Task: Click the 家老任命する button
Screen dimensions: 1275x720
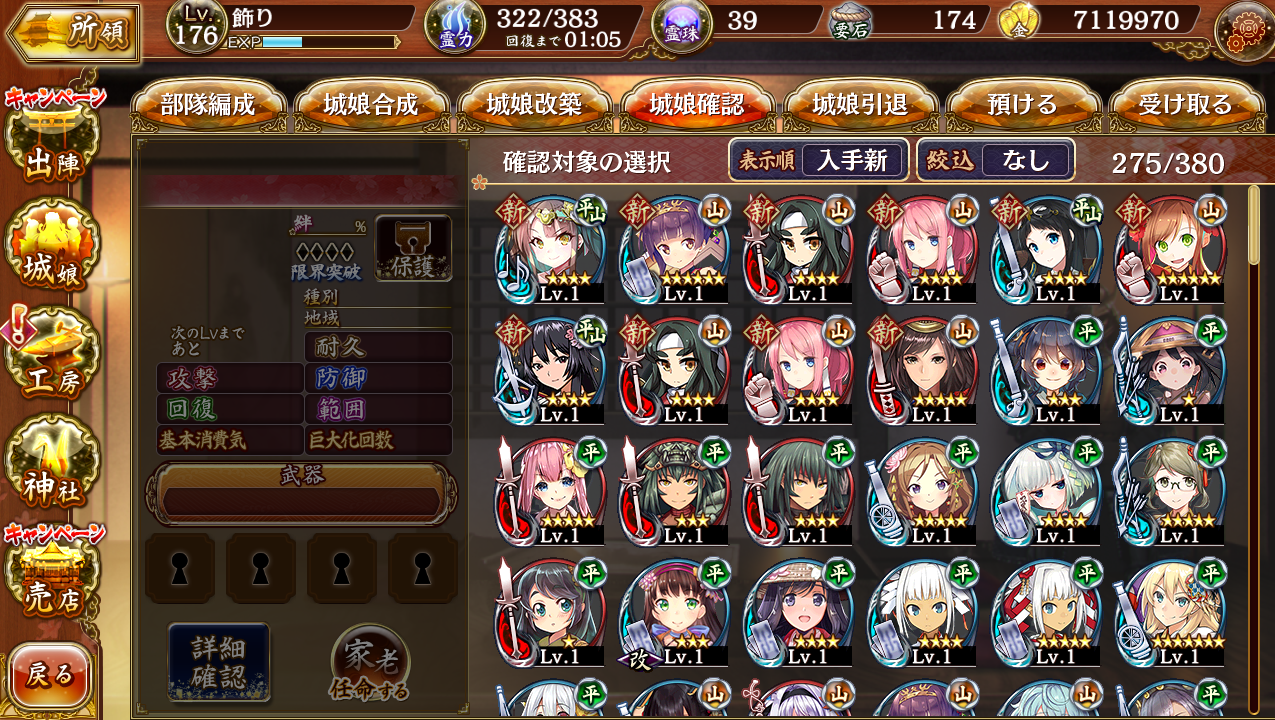Action: point(369,663)
